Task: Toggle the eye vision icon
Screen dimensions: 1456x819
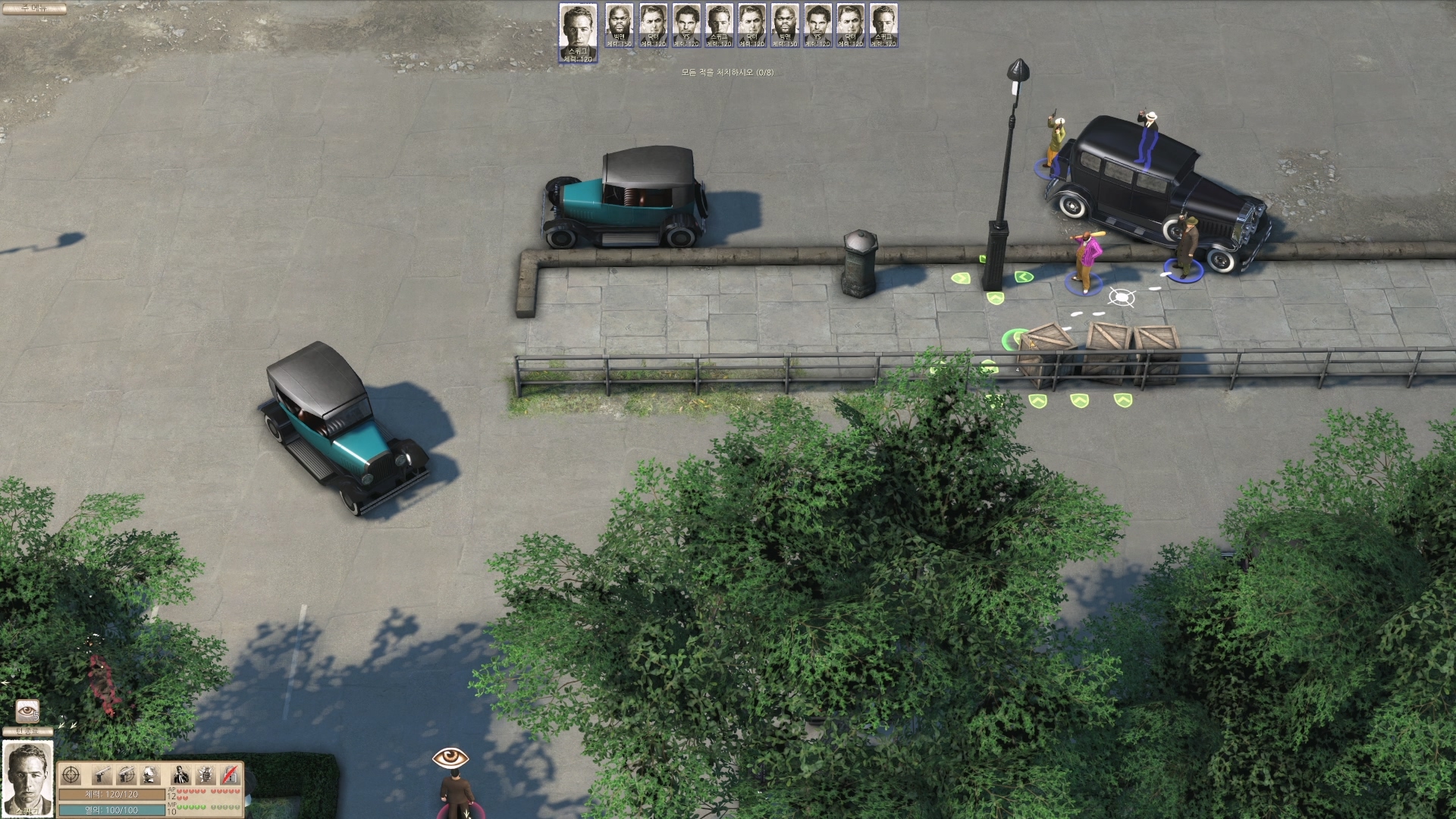Action: [x=27, y=711]
